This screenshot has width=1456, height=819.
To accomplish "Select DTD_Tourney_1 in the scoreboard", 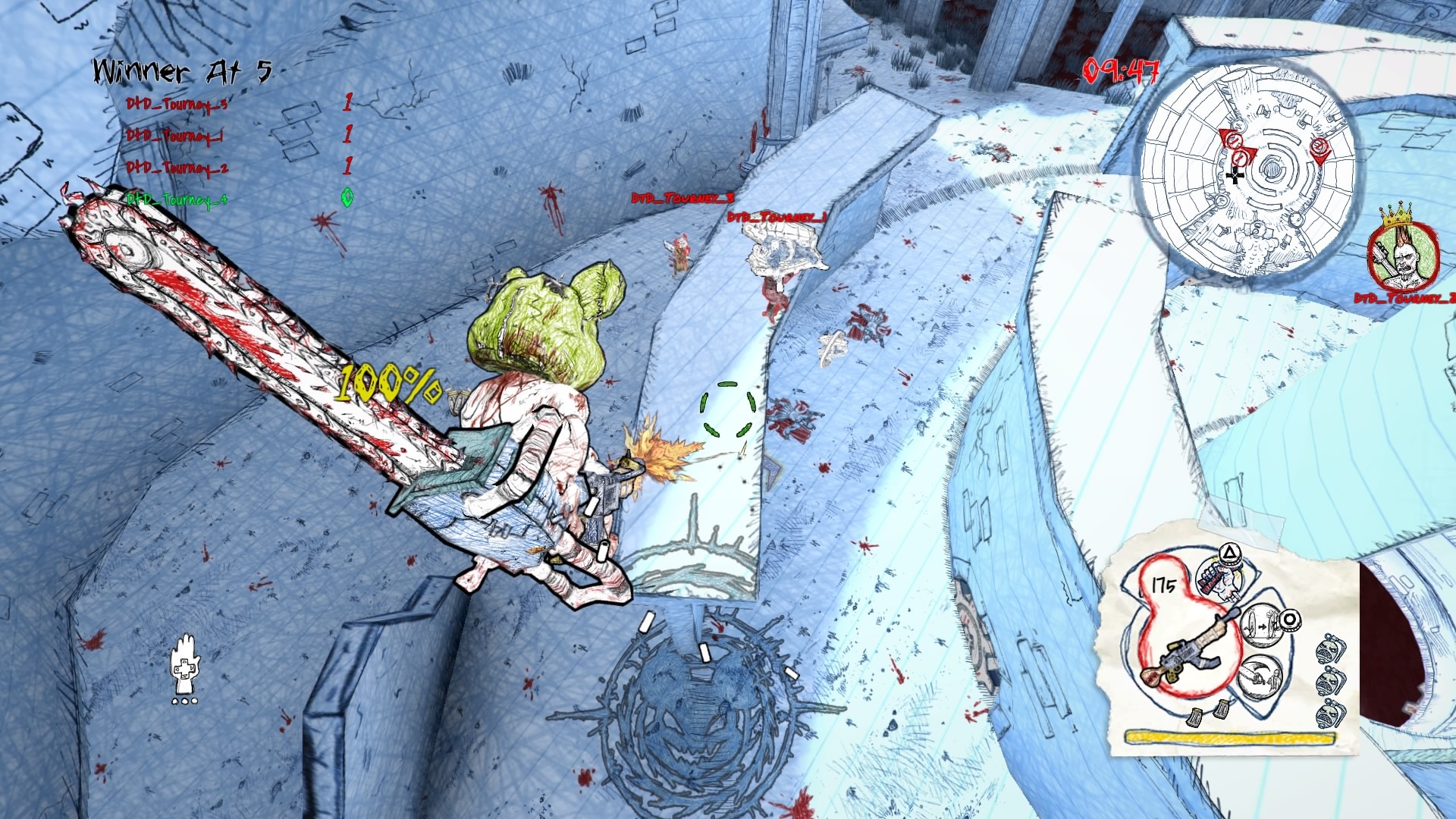I will point(174,136).
